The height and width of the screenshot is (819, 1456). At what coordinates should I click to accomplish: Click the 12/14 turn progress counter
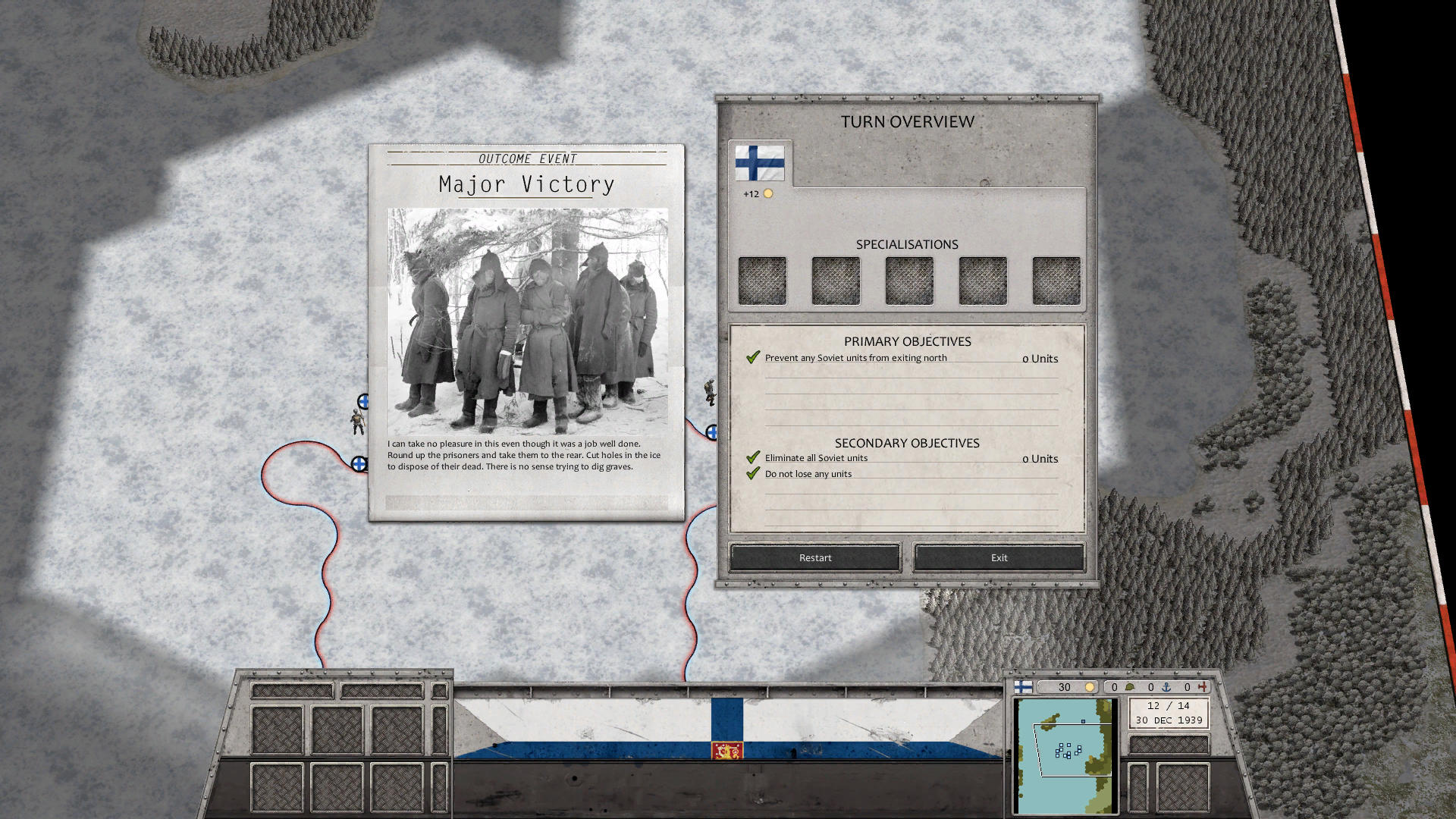[1169, 705]
